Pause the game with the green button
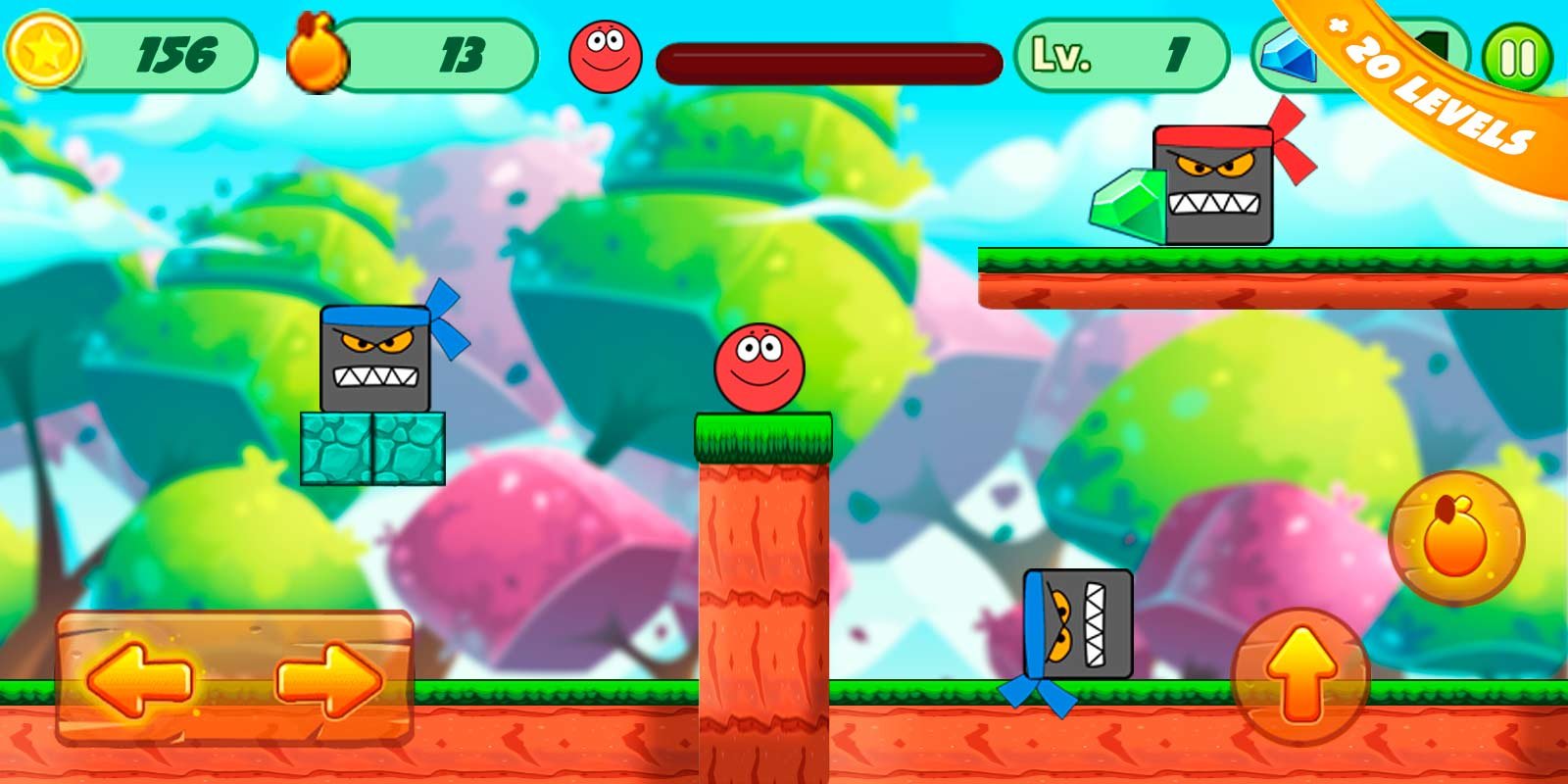 (1517, 58)
